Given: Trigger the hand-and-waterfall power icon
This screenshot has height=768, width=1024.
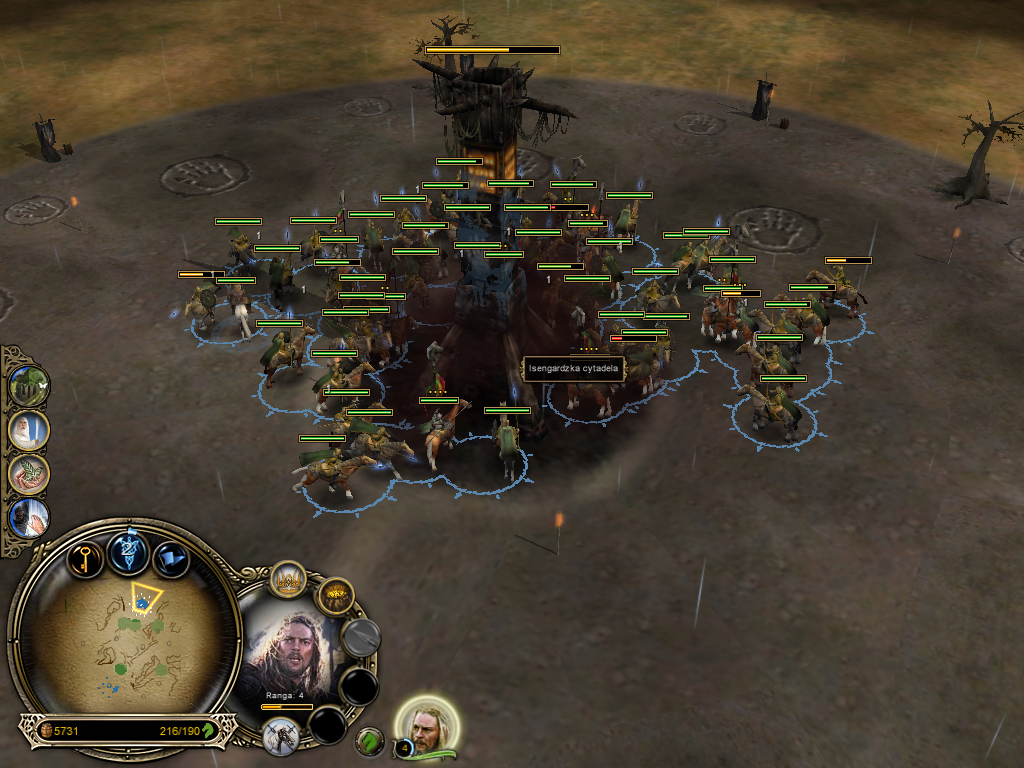Looking at the screenshot, I should [28, 518].
